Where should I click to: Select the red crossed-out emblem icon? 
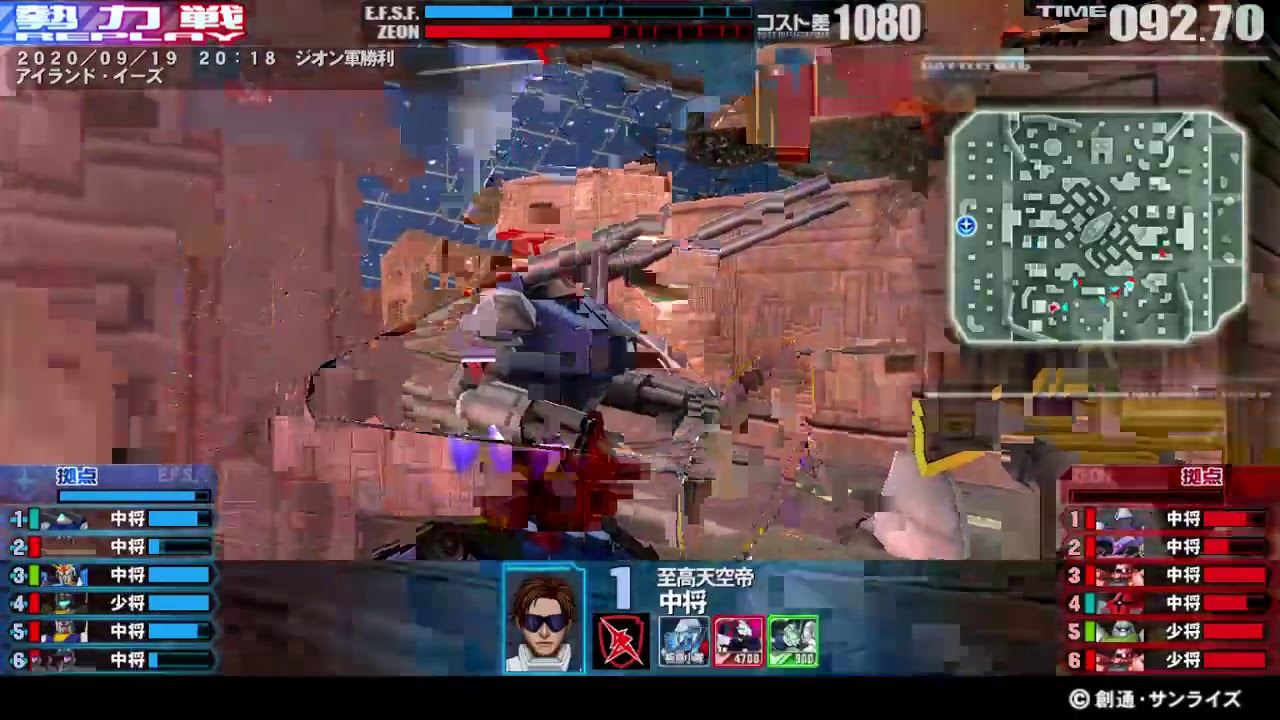tap(621, 641)
